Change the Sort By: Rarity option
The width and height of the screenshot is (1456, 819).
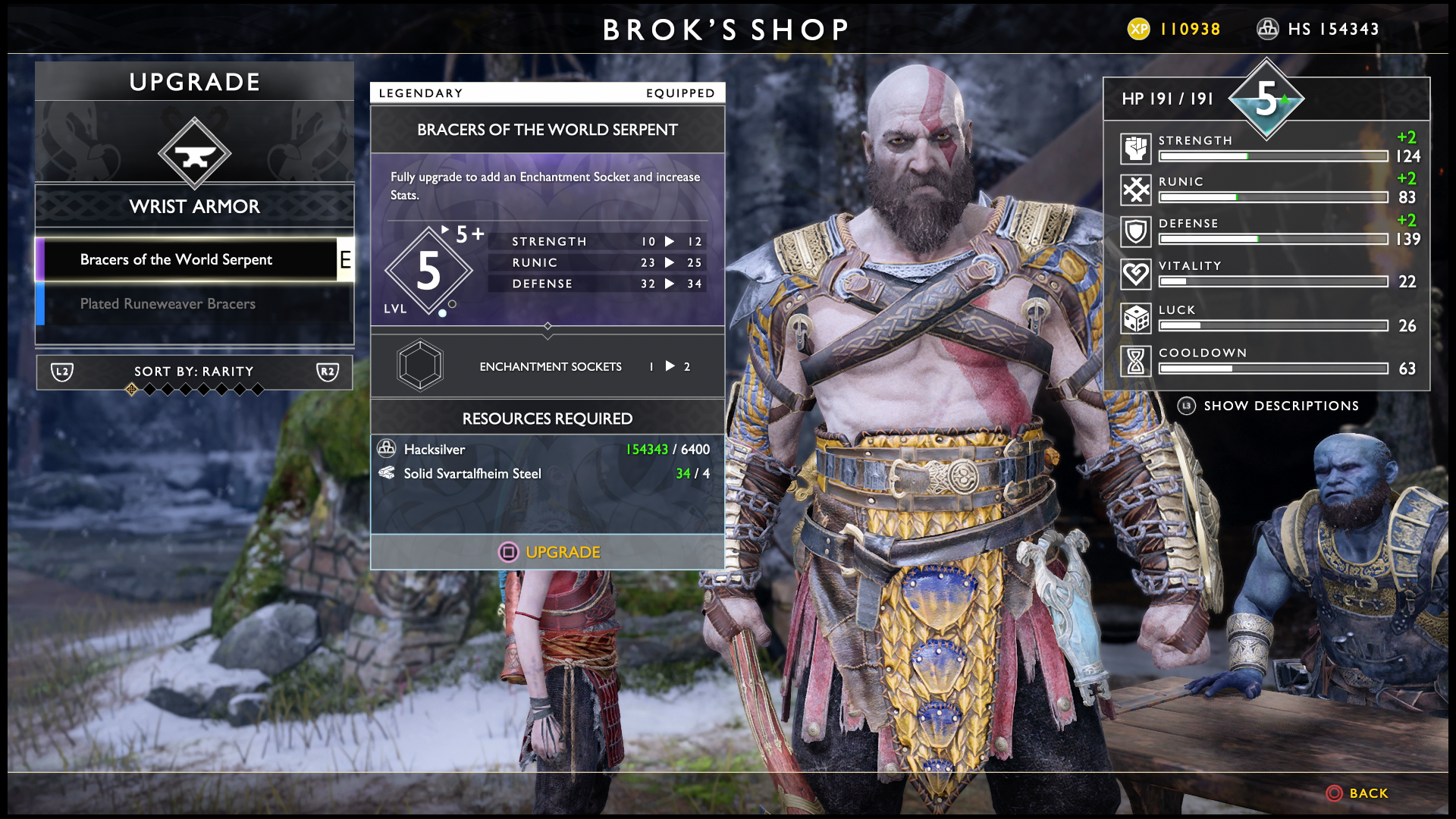[x=194, y=372]
